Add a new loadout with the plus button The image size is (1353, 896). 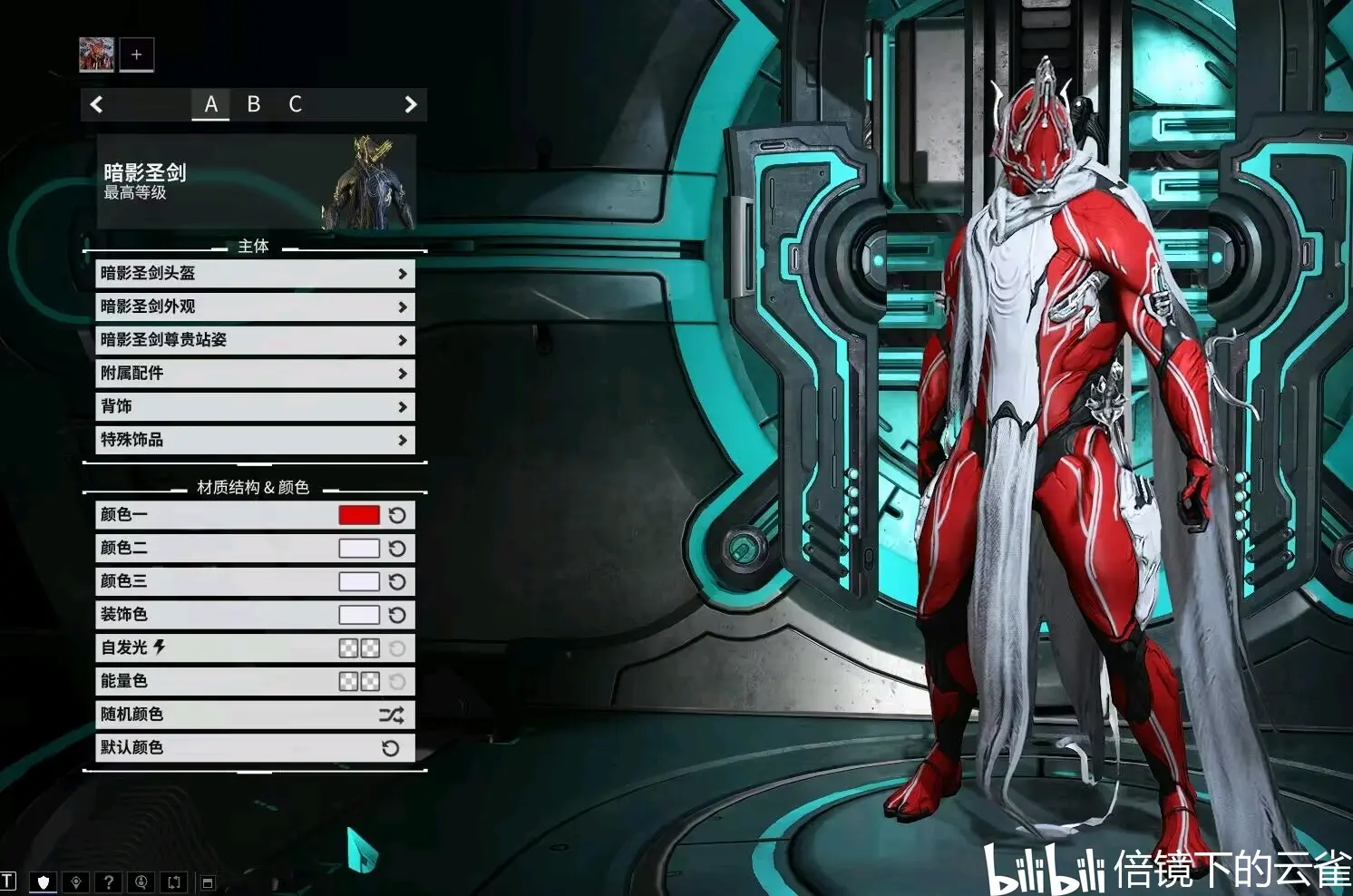pyautogui.click(x=136, y=54)
